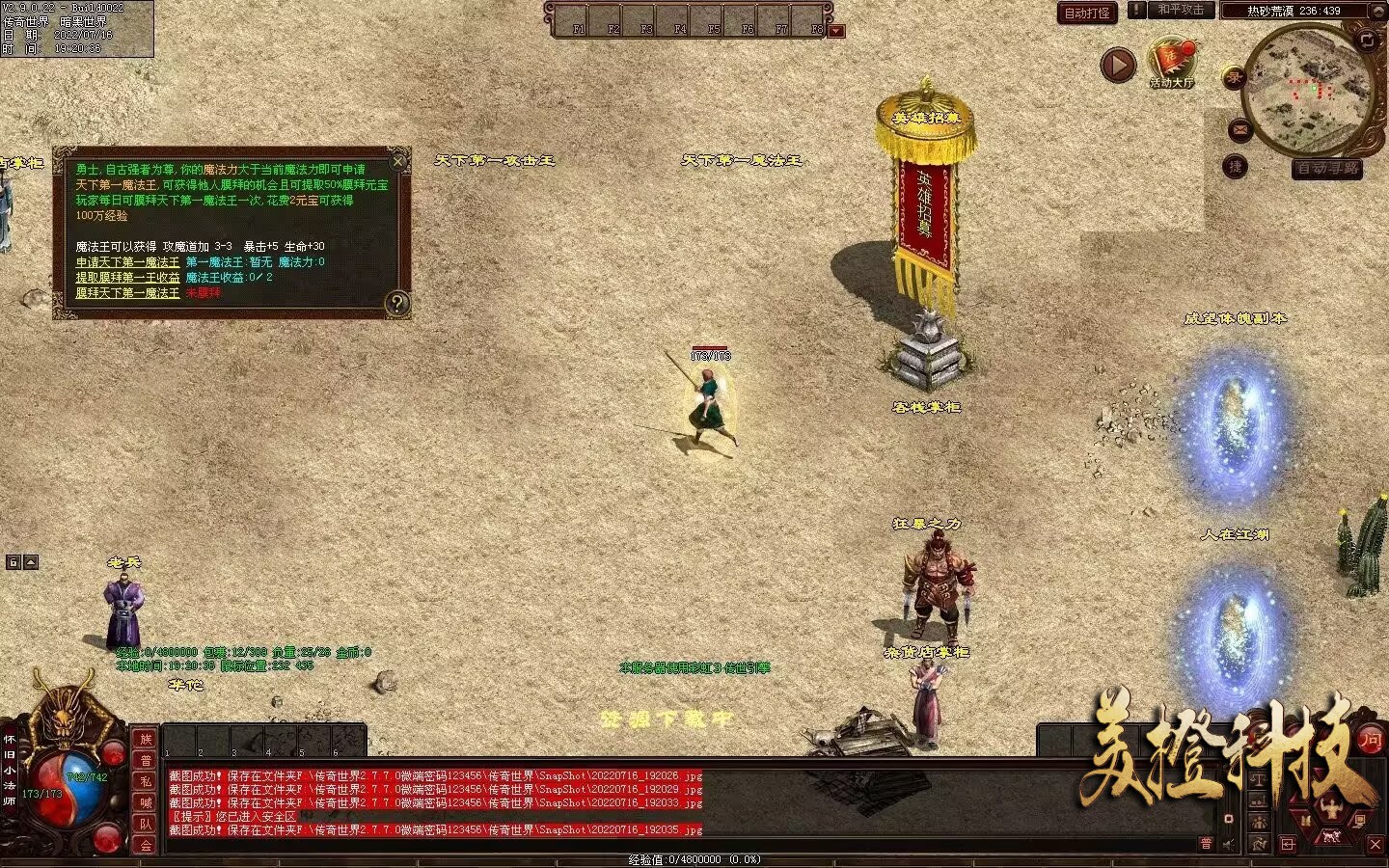This screenshot has height=868, width=1389.
Task: Activate the 自动寻路 auto-pathfinding button
Action: (x=1327, y=169)
